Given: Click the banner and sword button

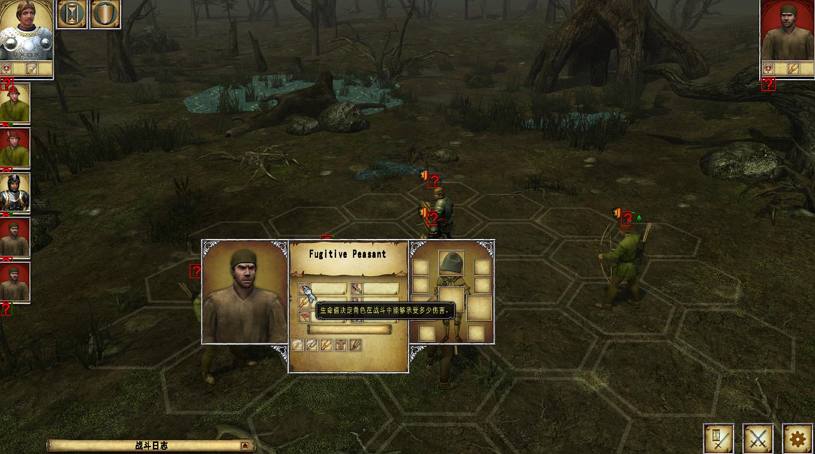Looking at the screenshot, I should point(719,438).
